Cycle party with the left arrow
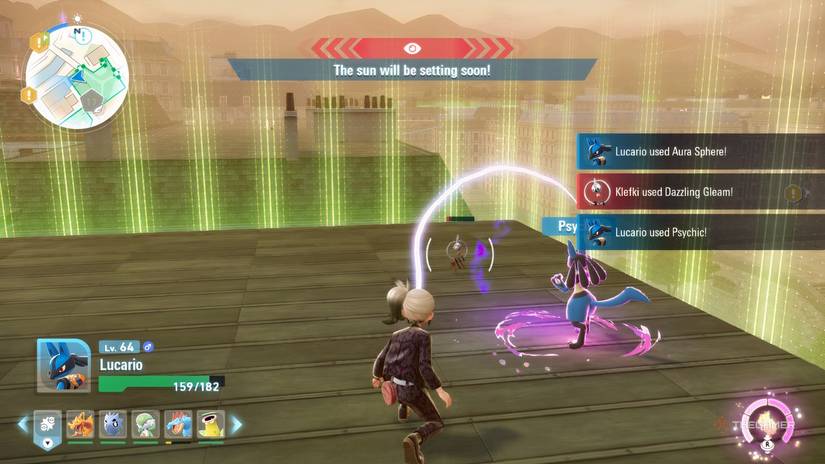 (x=23, y=425)
